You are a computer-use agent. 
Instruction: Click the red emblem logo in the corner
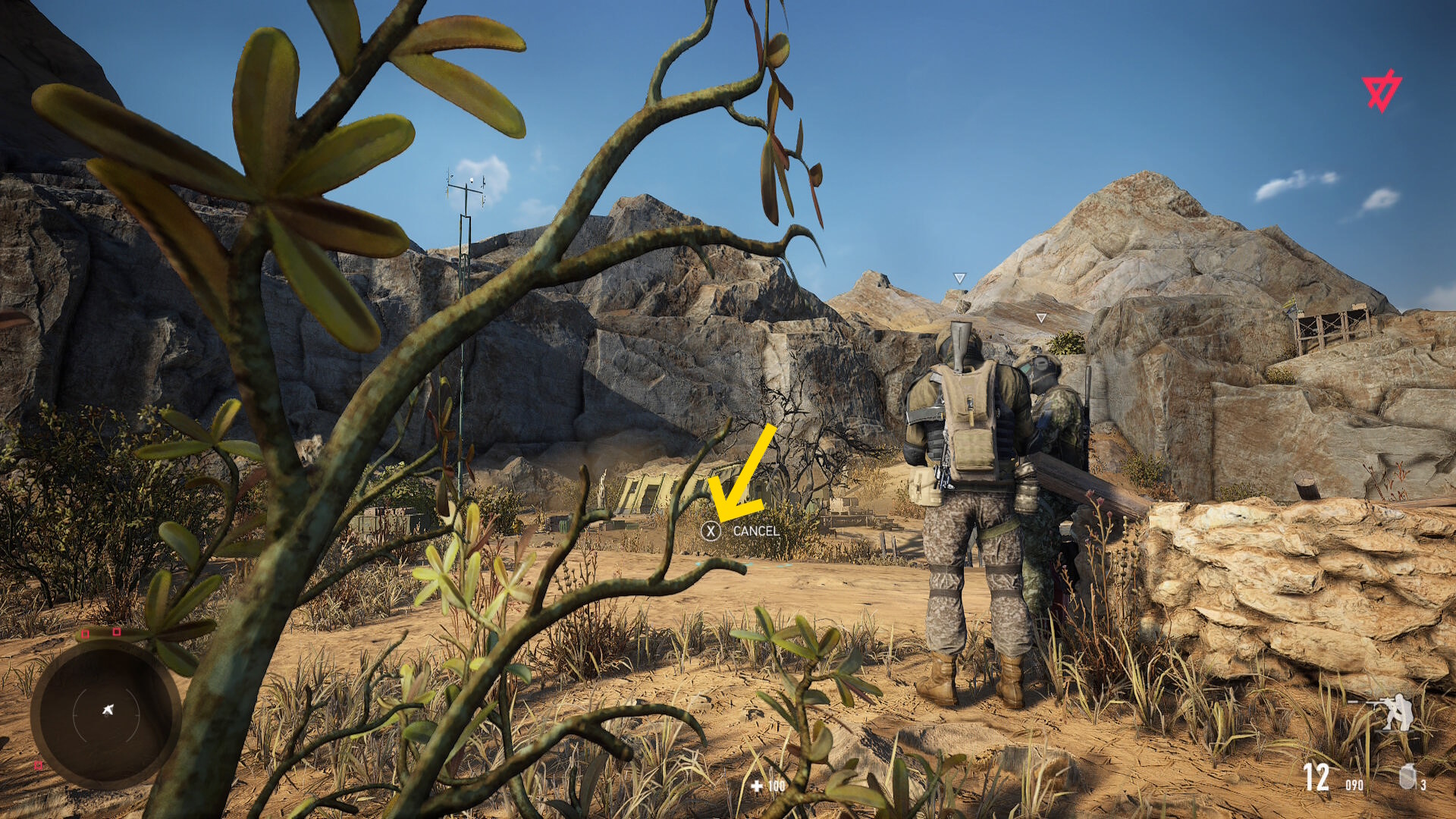pyautogui.click(x=1381, y=92)
